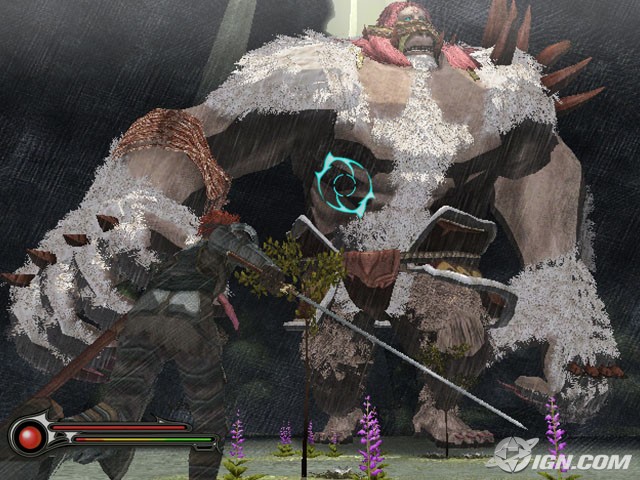
Task: Click the red orb in the HUD gauge
Action: tap(29, 437)
